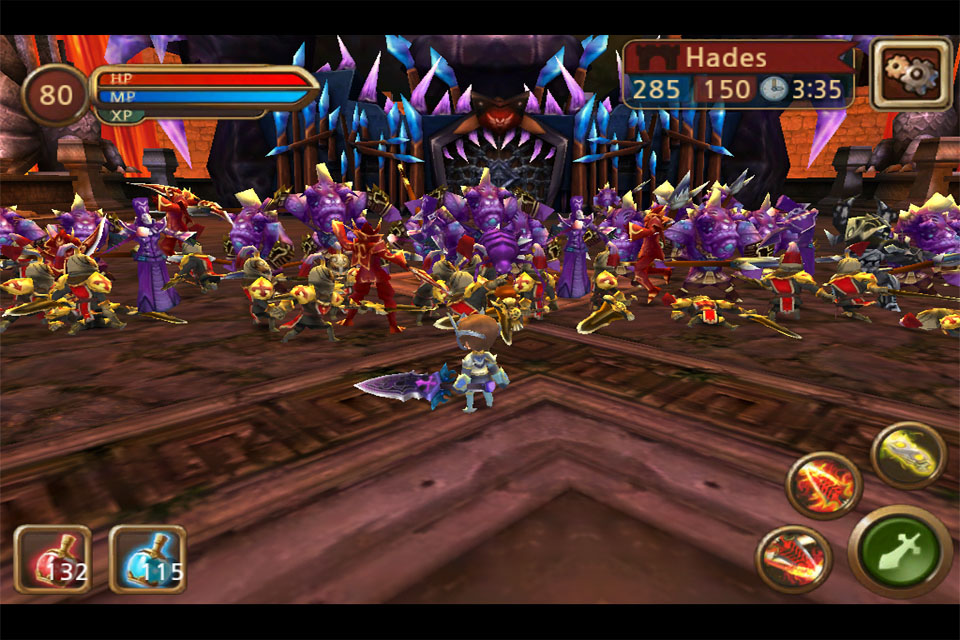The width and height of the screenshot is (960, 640).
Task: Use the red health potion
Action: 52,560
